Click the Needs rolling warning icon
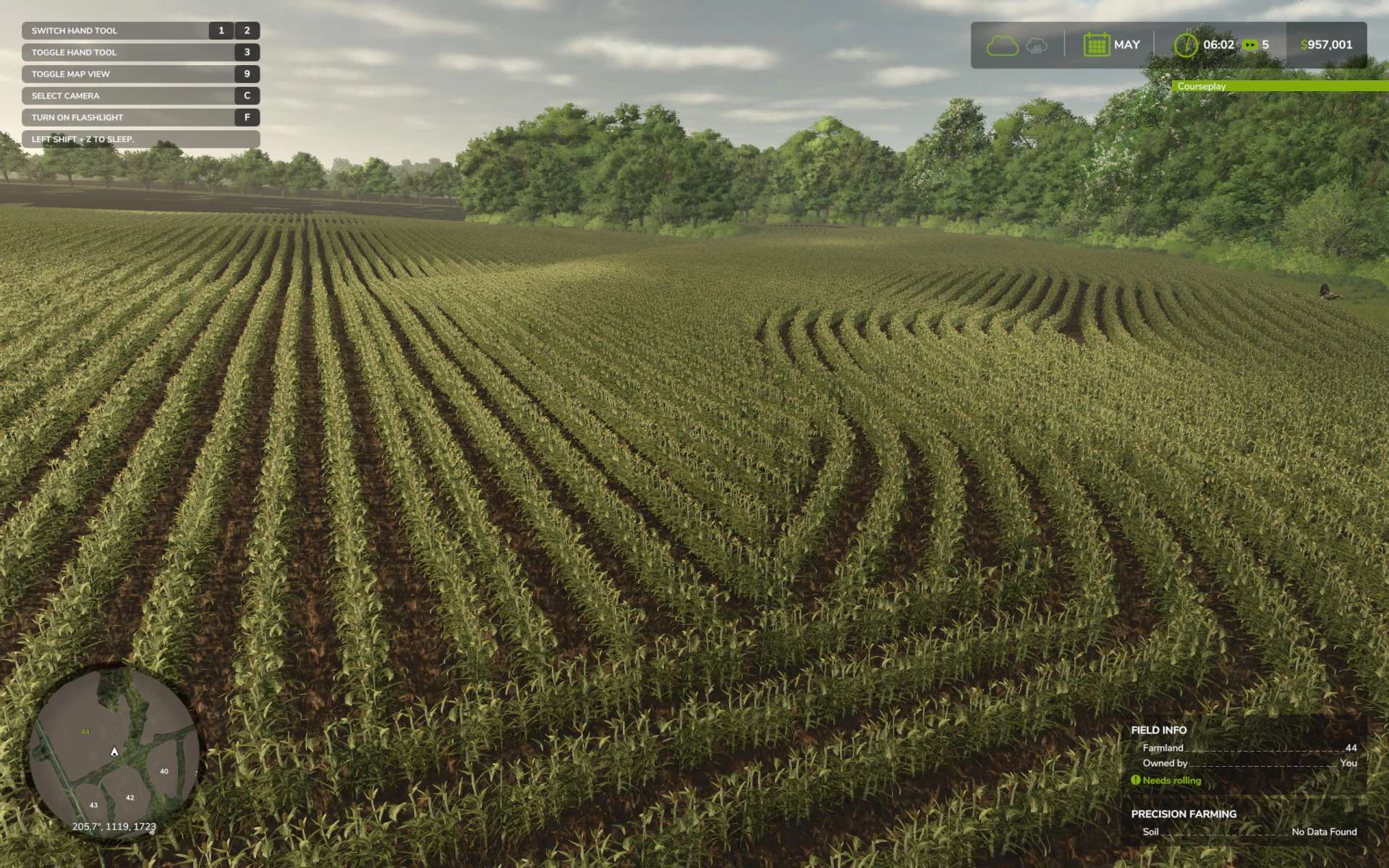 (1137, 780)
